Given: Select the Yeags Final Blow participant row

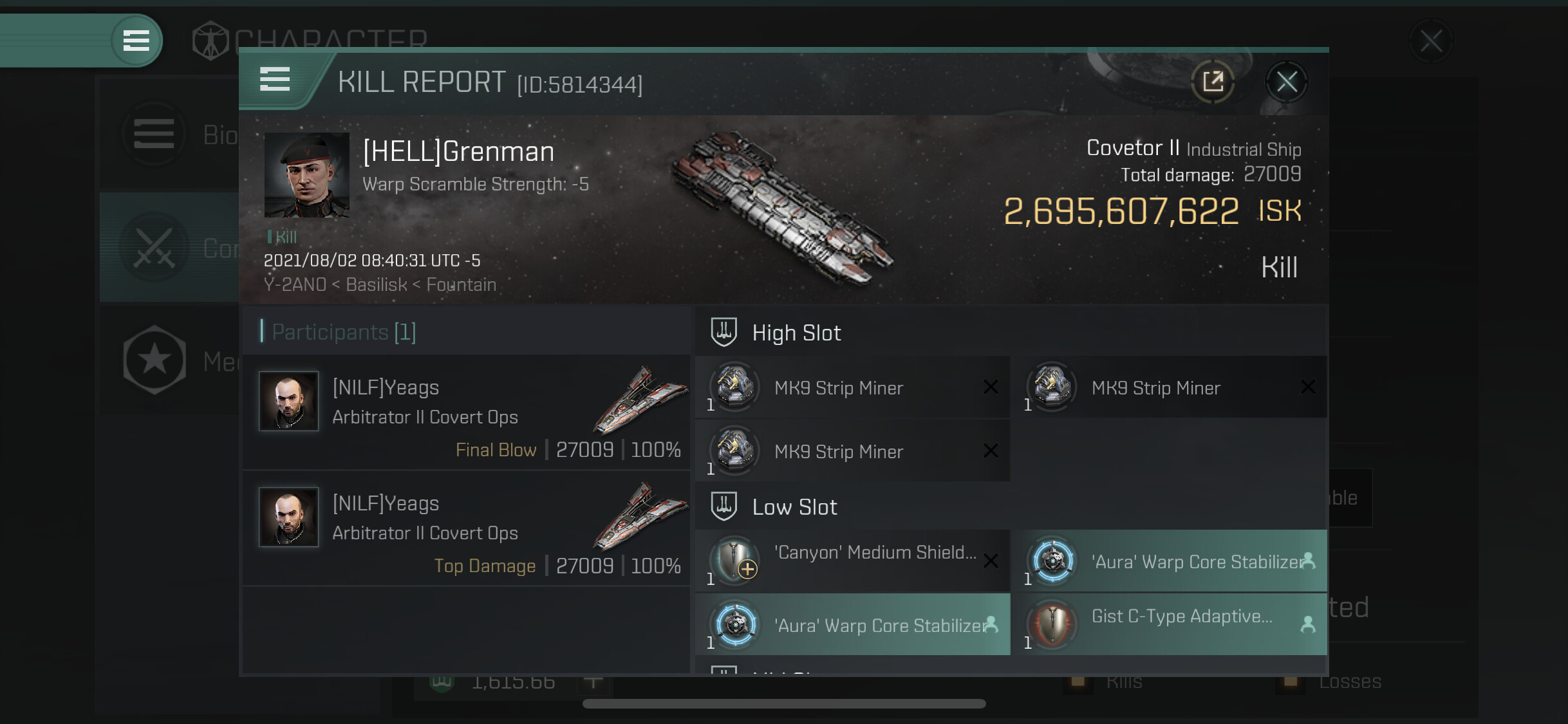Looking at the screenshot, I should tap(467, 413).
